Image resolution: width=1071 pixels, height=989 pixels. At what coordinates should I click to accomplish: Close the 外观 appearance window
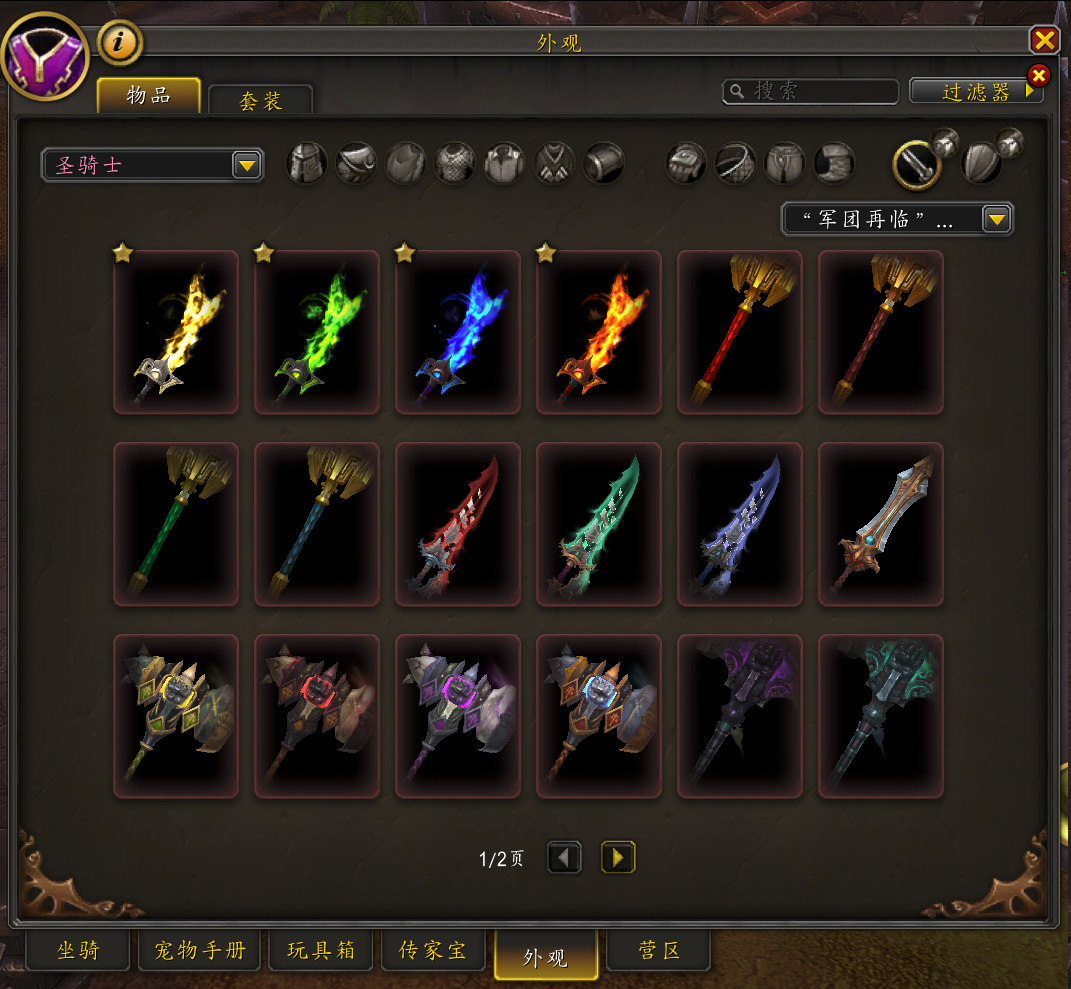(1044, 40)
